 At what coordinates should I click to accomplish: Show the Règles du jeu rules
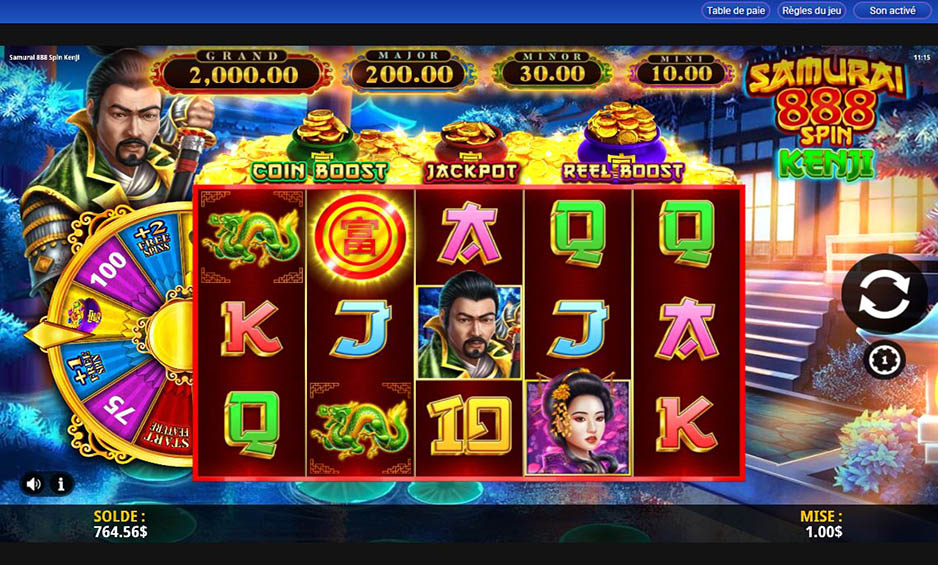tap(812, 11)
